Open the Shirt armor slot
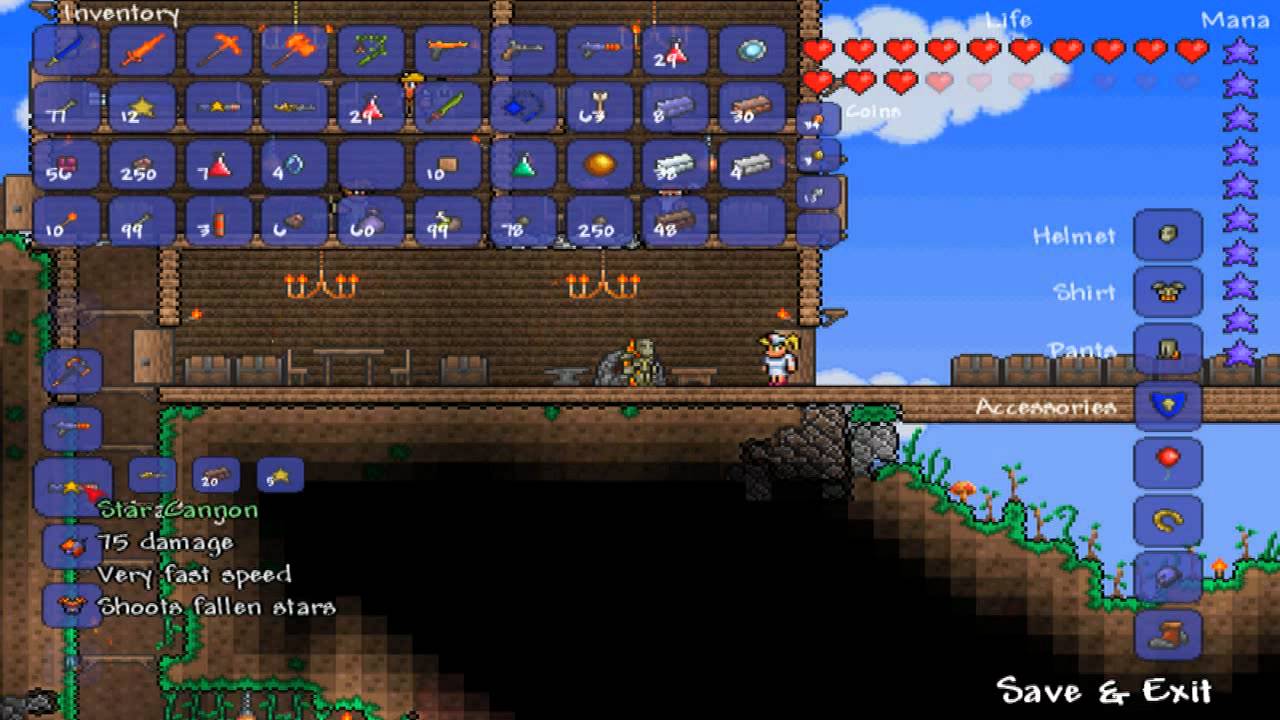Viewport: 1280px width, 720px height. pos(1167,292)
